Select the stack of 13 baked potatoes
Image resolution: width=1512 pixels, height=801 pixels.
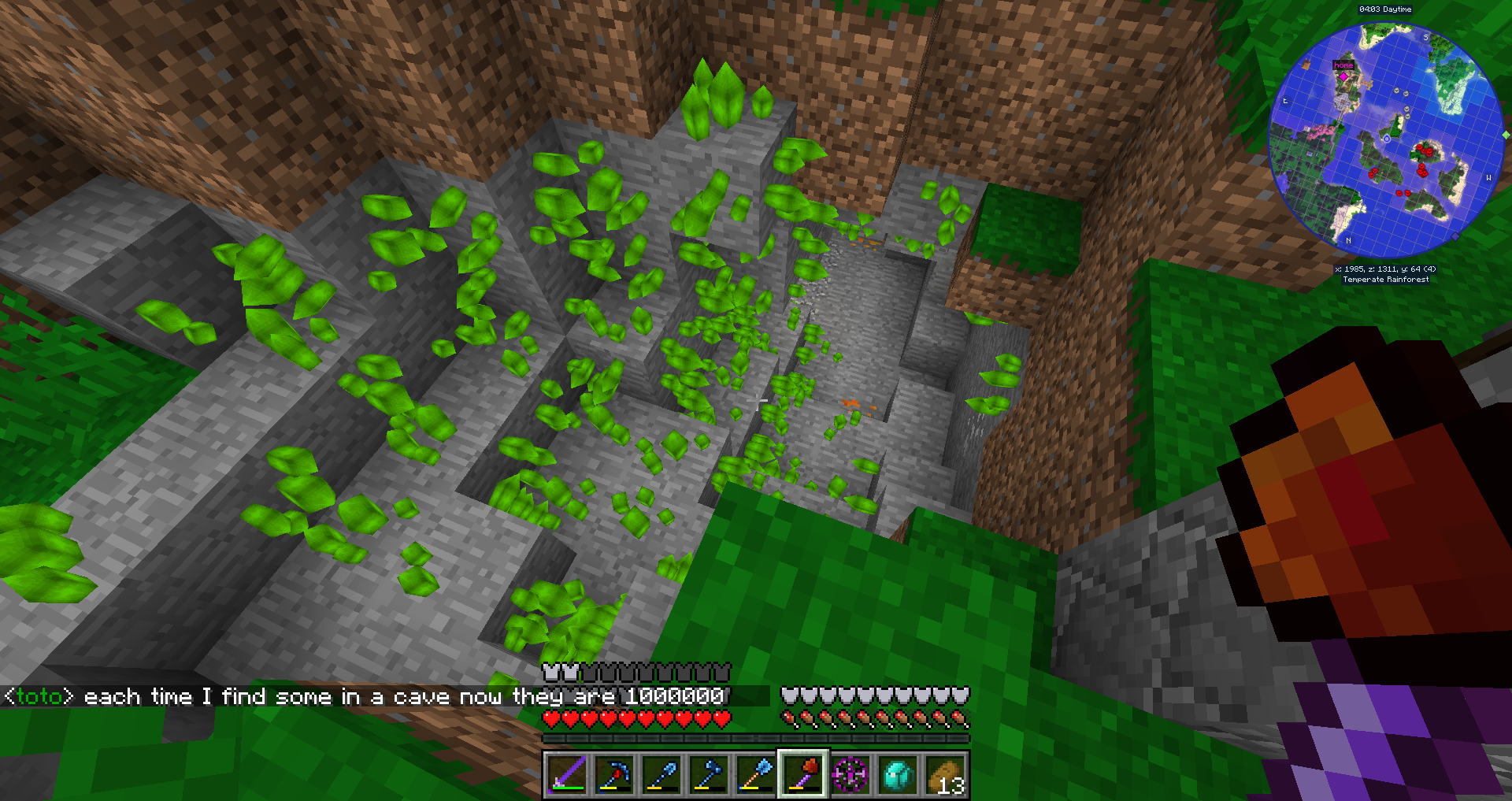point(945,774)
